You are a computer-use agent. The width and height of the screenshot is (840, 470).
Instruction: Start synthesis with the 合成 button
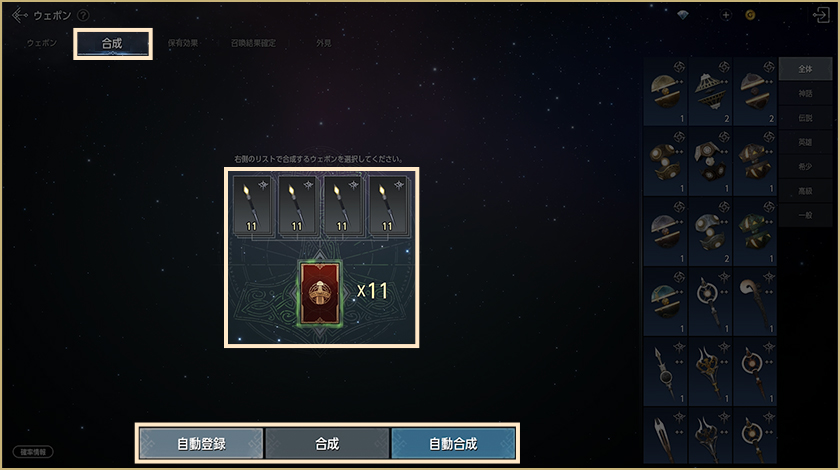(x=327, y=443)
